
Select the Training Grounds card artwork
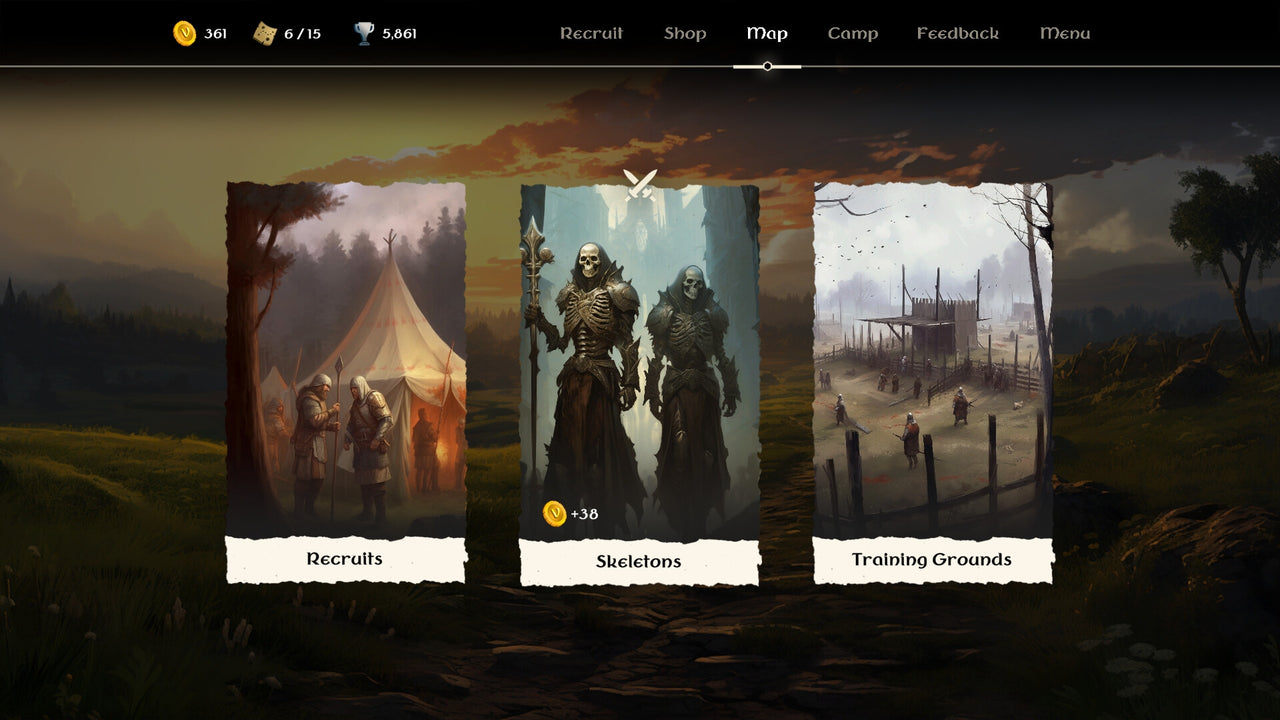pyautogui.click(x=931, y=360)
